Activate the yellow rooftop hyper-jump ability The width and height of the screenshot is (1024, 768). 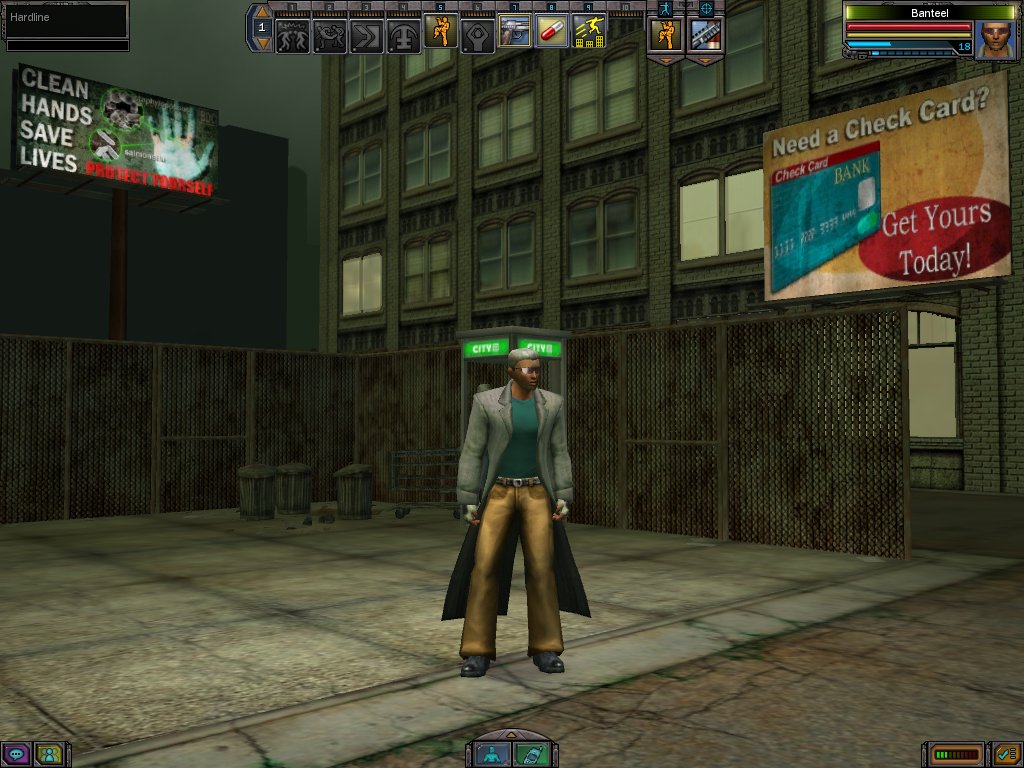[x=589, y=32]
